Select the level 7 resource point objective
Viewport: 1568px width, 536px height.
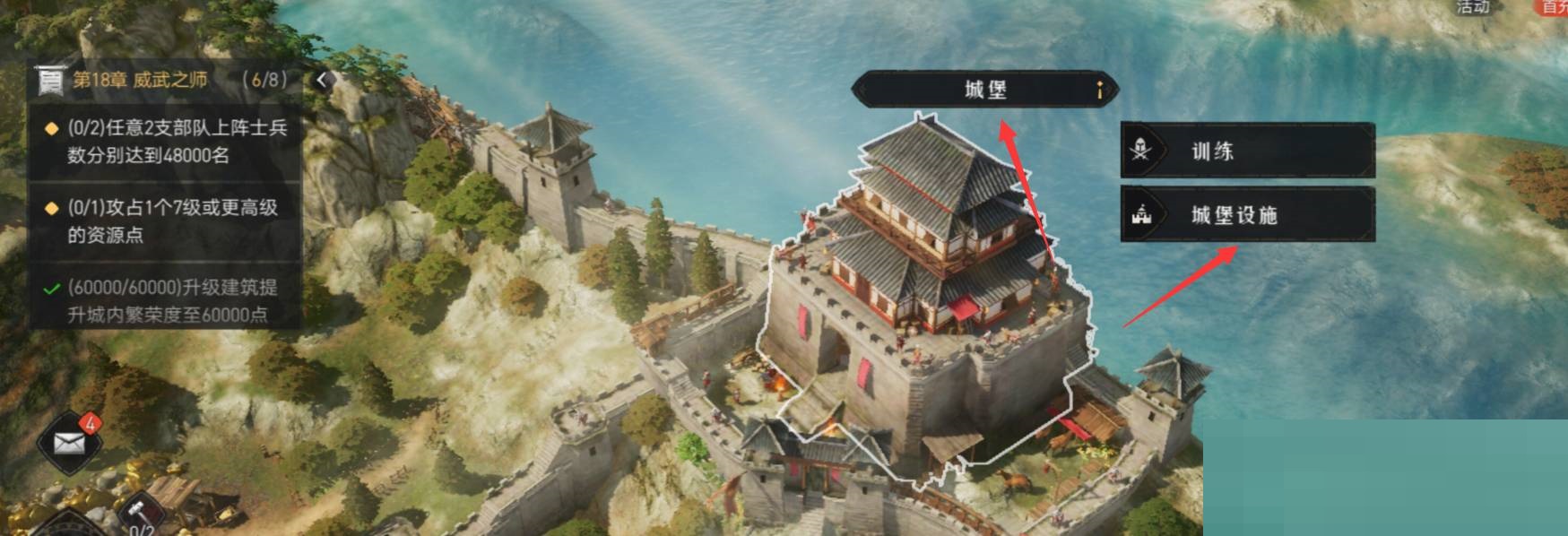click(x=167, y=220)
